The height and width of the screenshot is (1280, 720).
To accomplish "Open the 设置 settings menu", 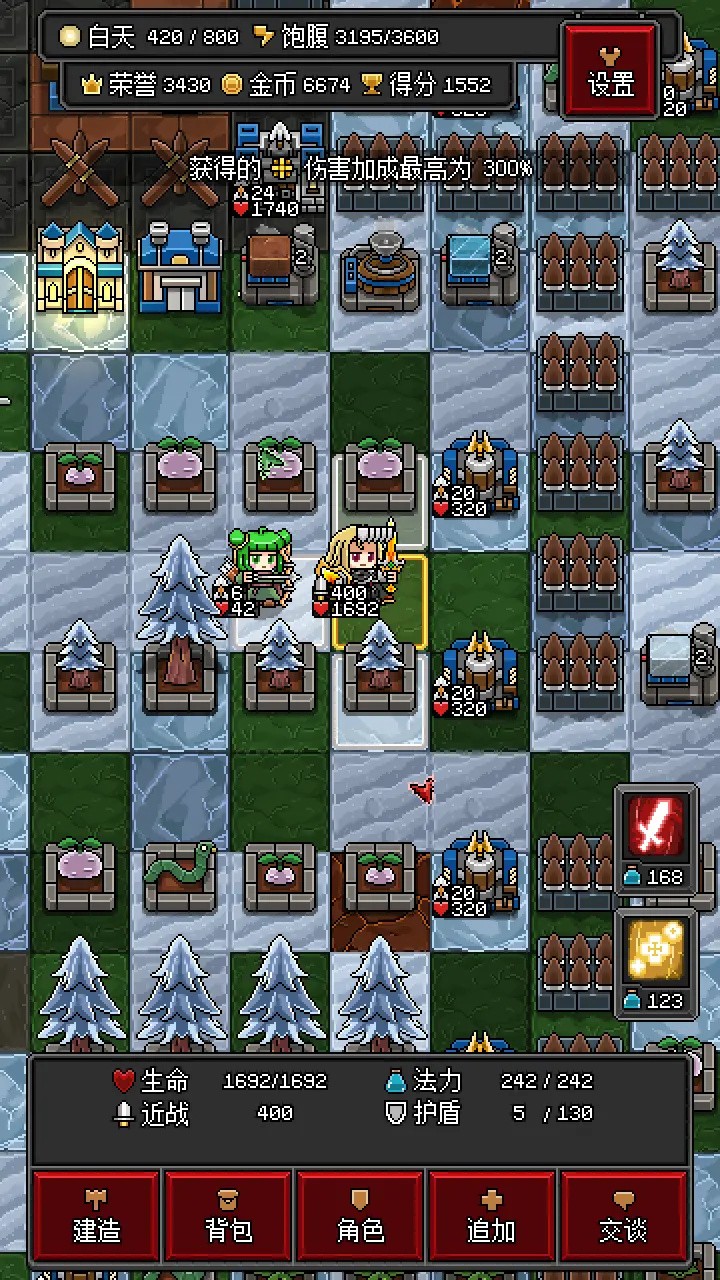I will (x=611, y=70).
